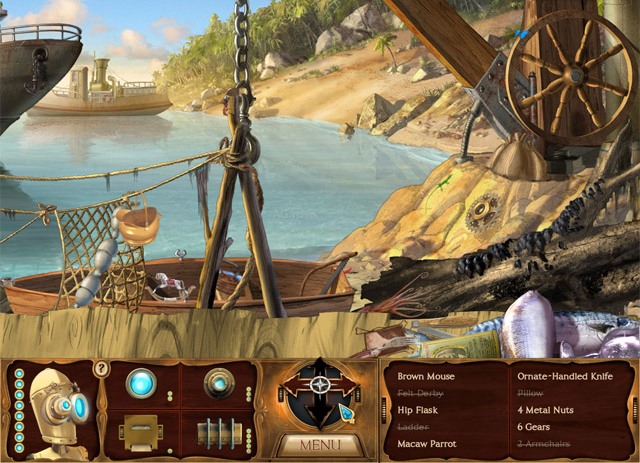Select the brass lens gadget
Screen dimensions: 640x463
pyautogui.click(x=217, y=383)
